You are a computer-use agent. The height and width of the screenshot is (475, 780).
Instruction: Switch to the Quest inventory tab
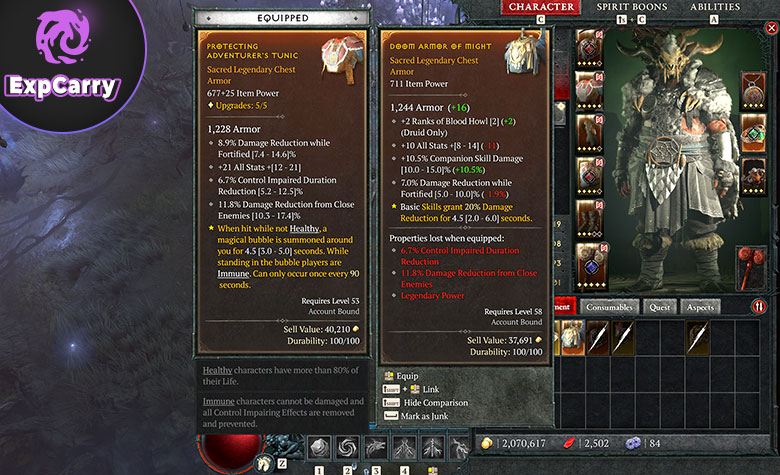click(660, 307)
